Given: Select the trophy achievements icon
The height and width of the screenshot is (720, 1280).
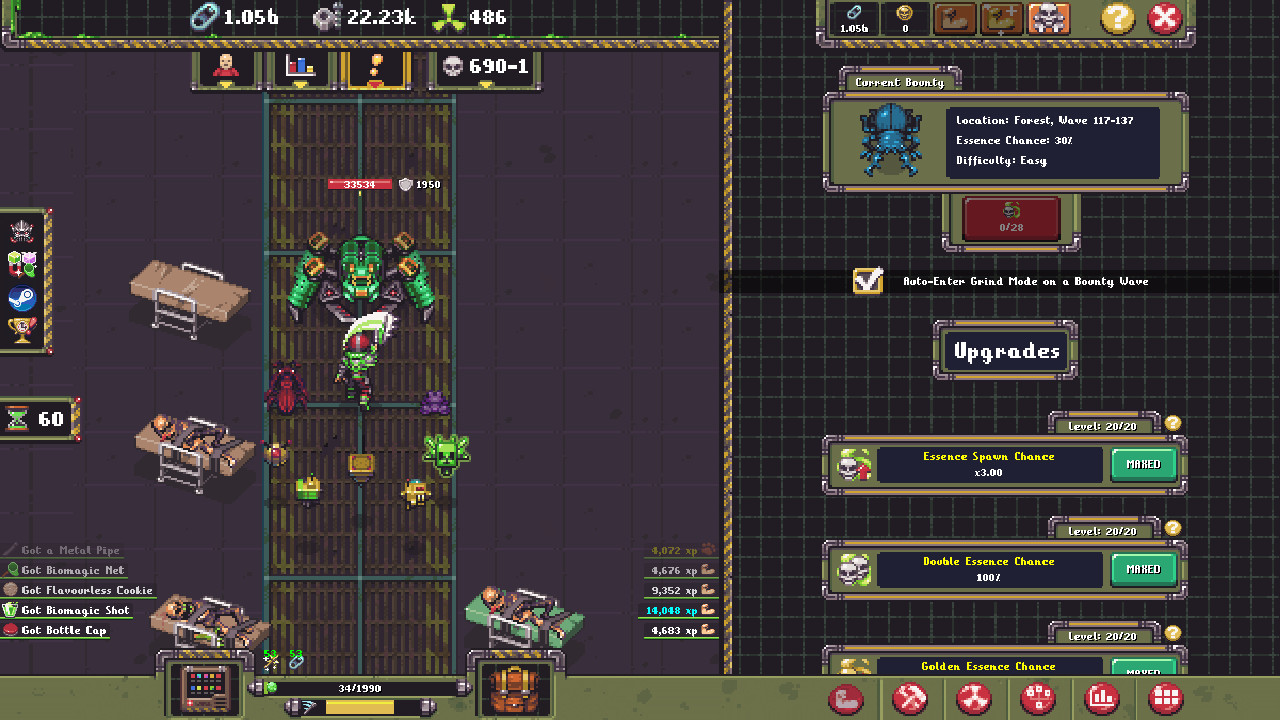Looking at the screenshot, I should tap(20, 328).
